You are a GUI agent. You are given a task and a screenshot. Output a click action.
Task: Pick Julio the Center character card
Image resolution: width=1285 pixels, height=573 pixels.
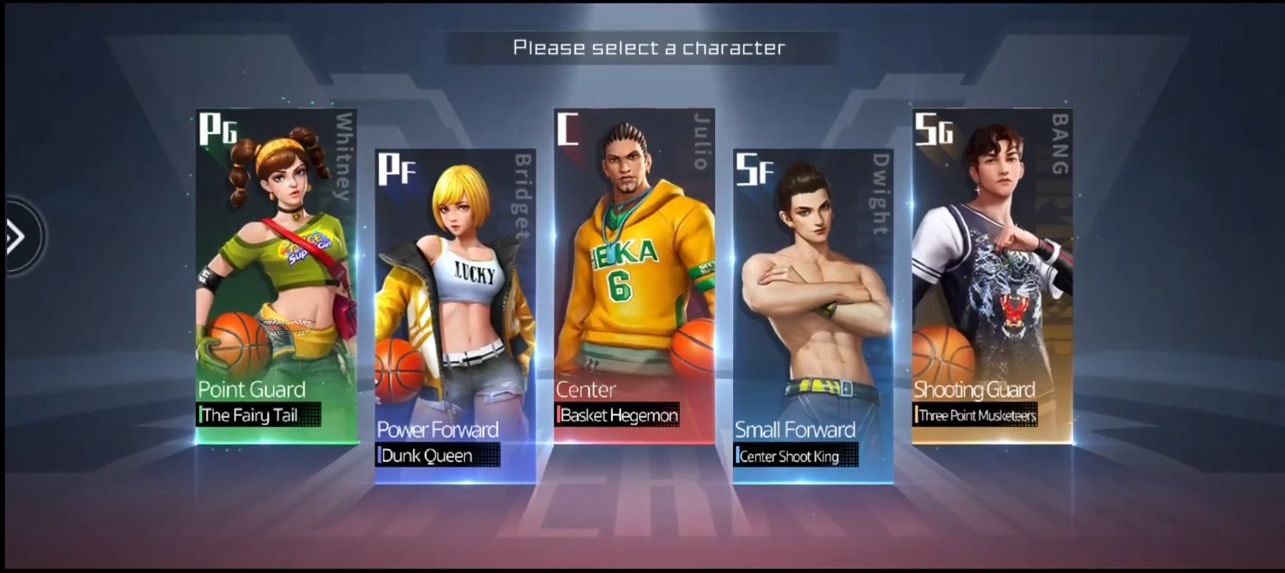(x=634, y=275)
